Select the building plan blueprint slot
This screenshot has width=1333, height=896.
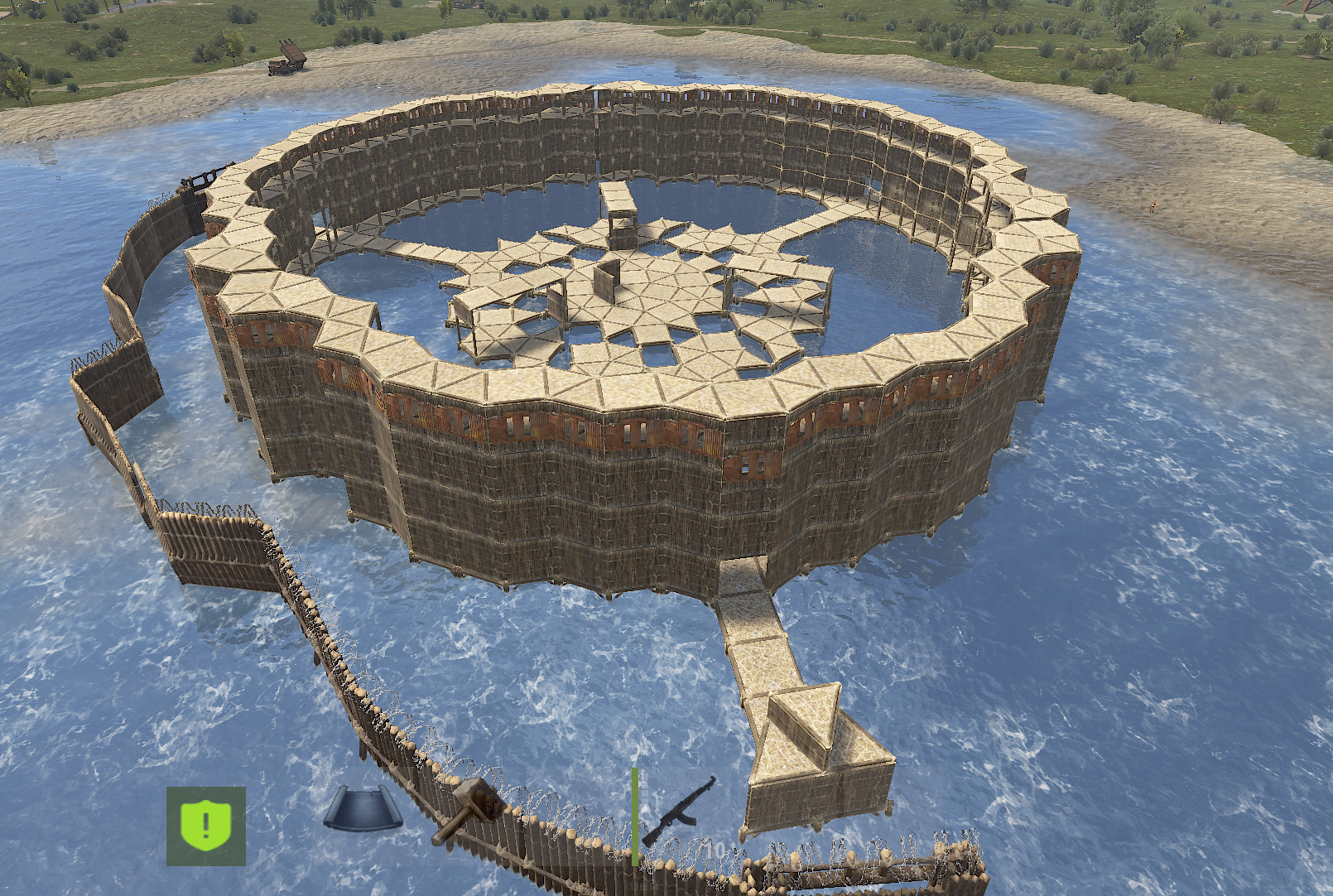(x=363, y=807)
